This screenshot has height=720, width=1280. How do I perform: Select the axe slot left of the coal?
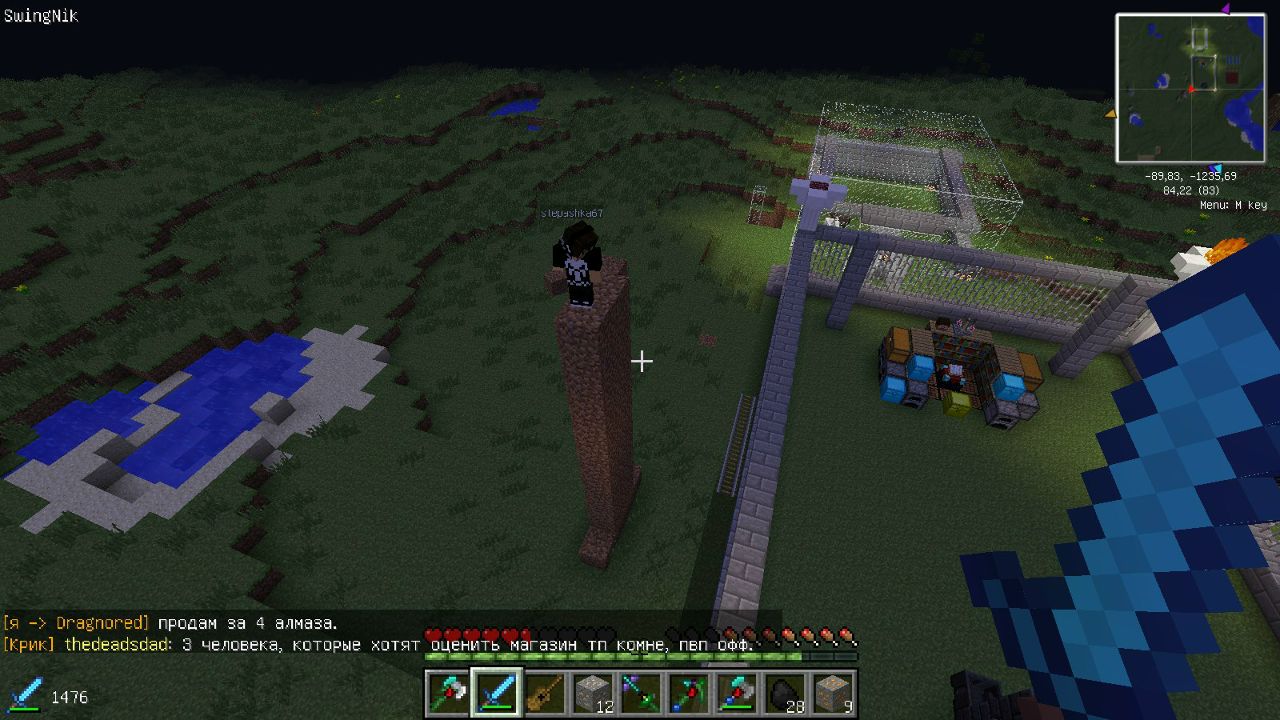coord(736,692)
